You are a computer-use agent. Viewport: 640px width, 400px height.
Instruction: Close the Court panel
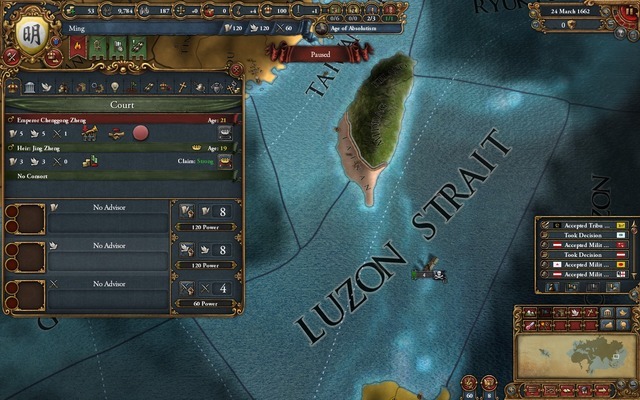point(236,68)
